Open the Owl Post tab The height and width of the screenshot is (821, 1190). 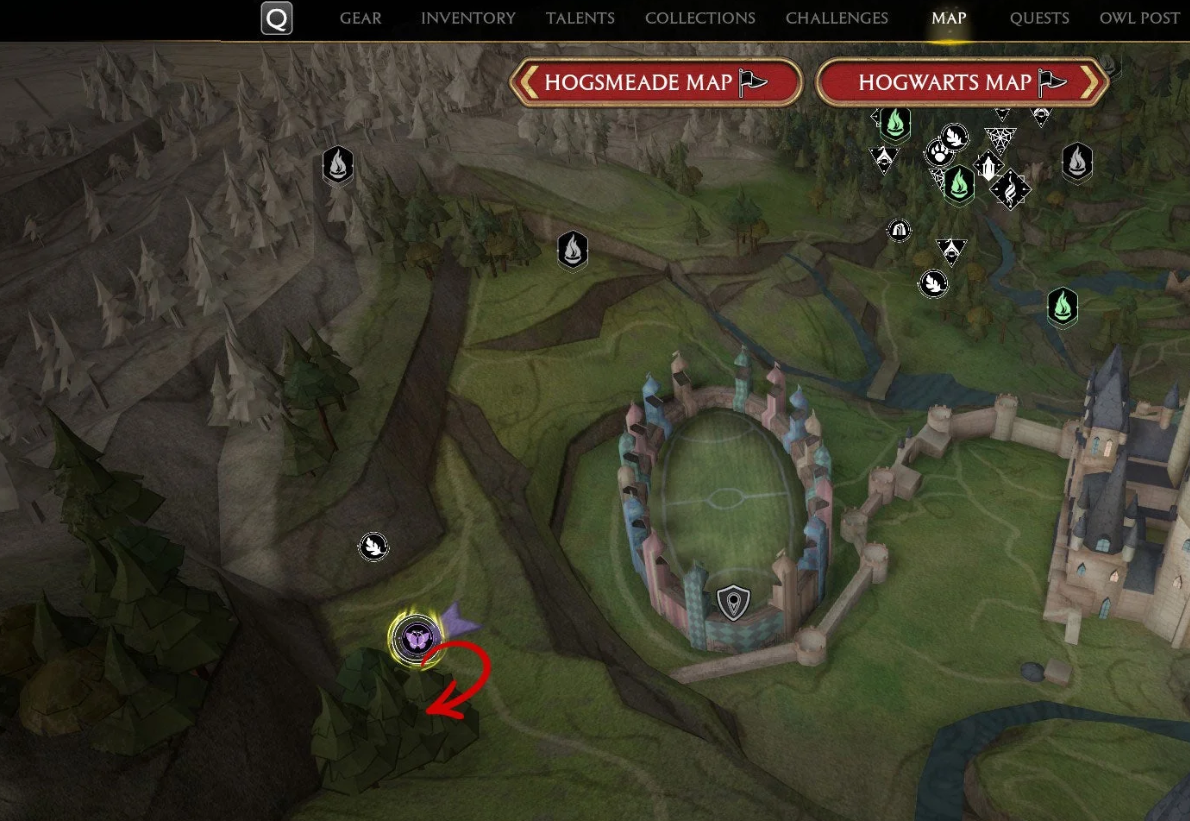[1139, 18]
